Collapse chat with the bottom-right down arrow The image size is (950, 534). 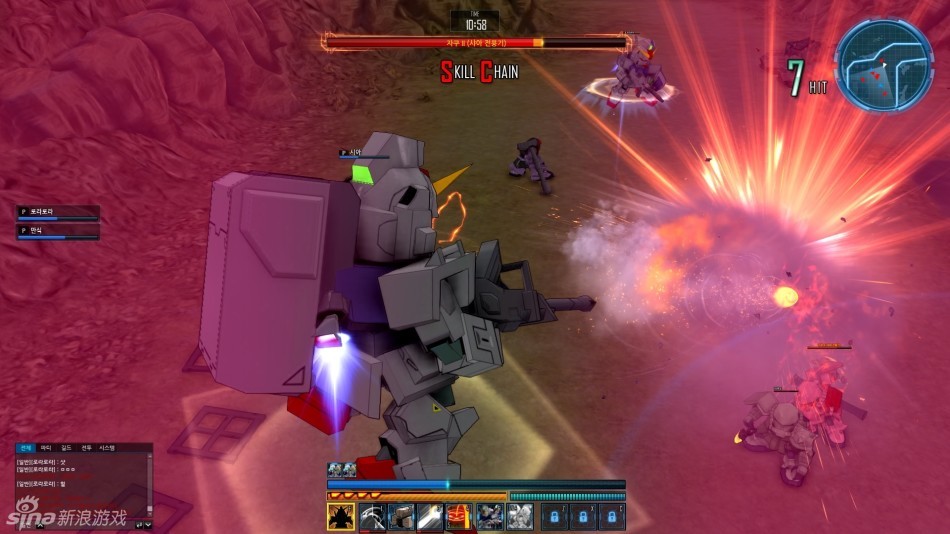149,524
